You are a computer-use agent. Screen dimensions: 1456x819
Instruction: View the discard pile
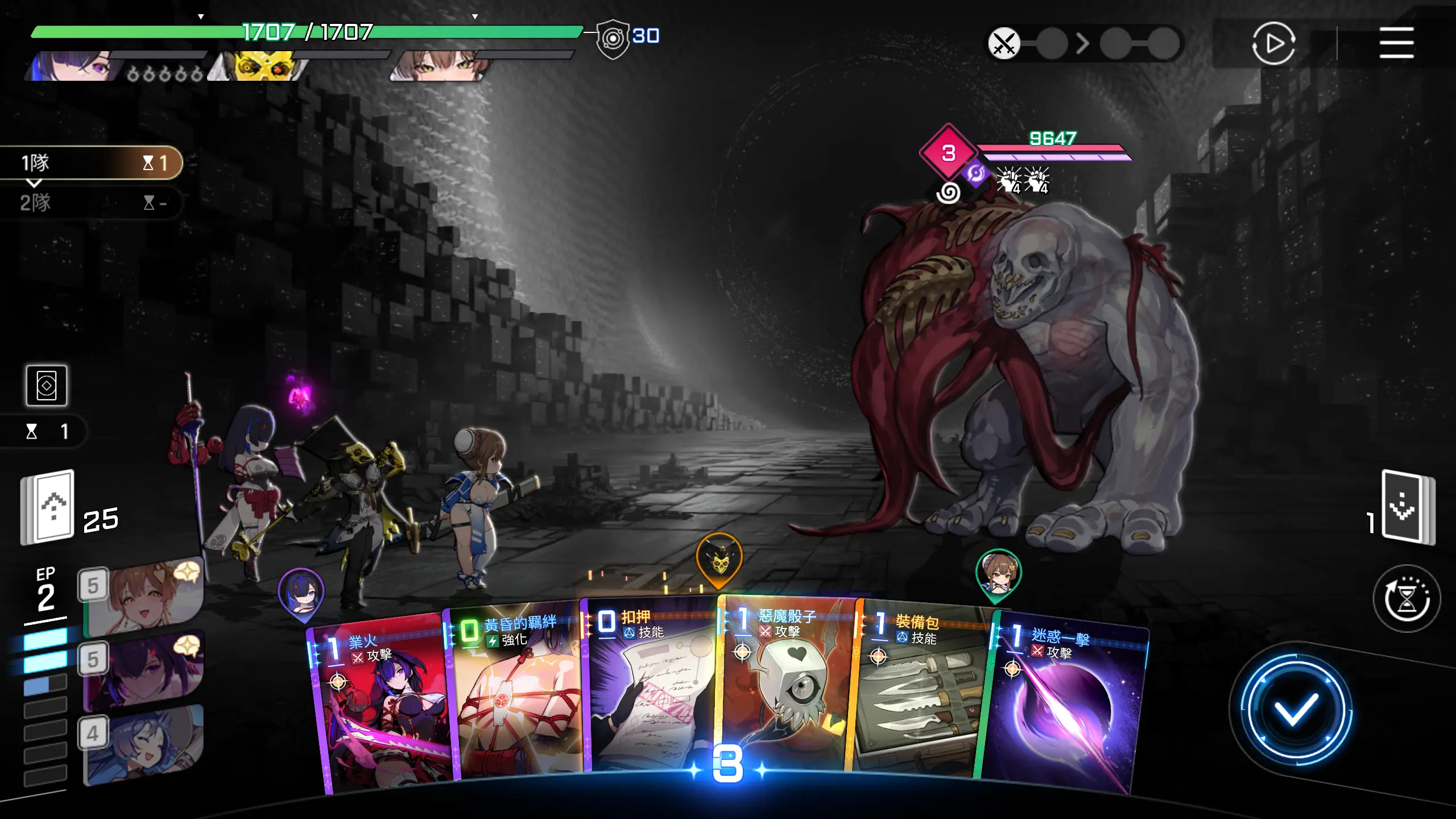coord(1408,506)
